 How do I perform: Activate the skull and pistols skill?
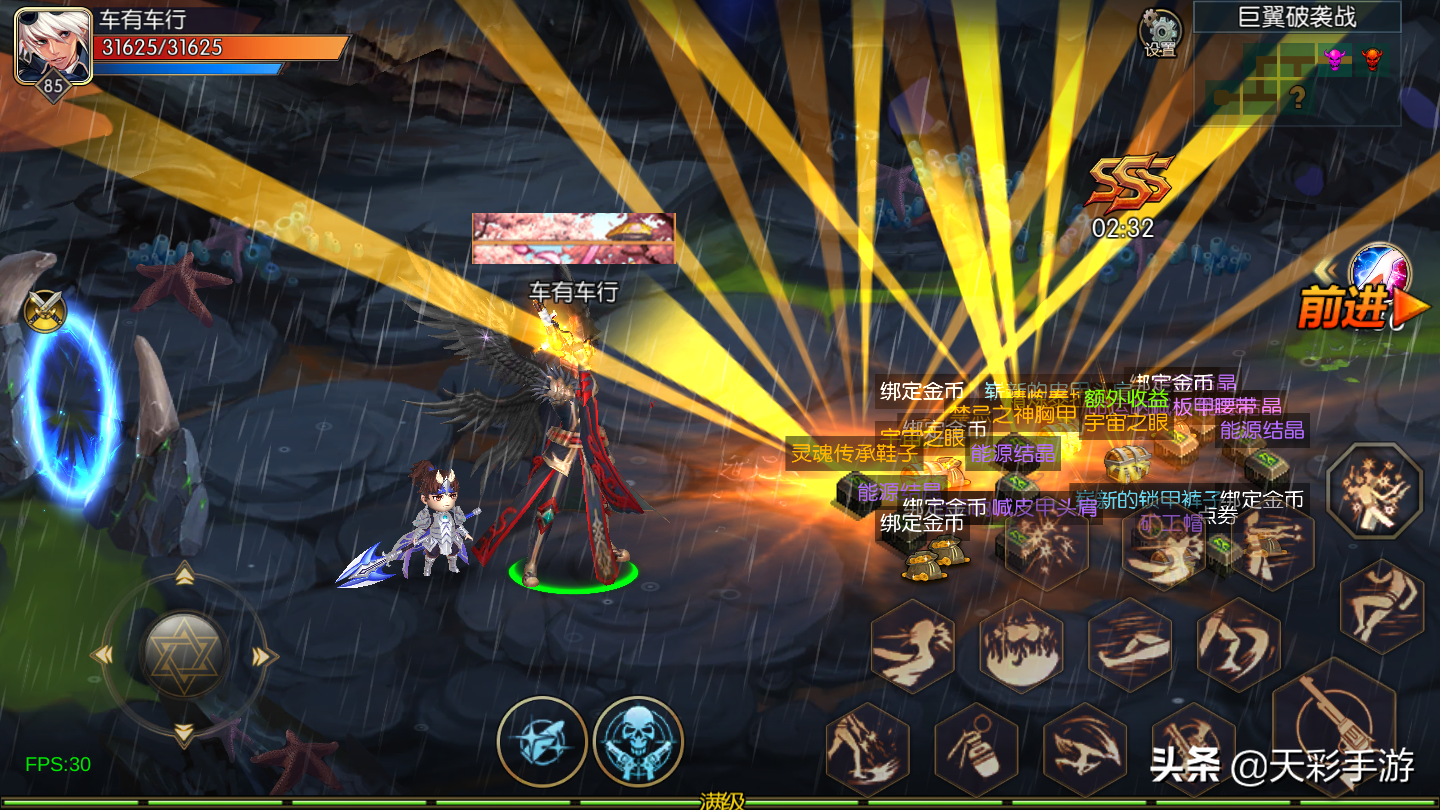[x=638, y=741]
